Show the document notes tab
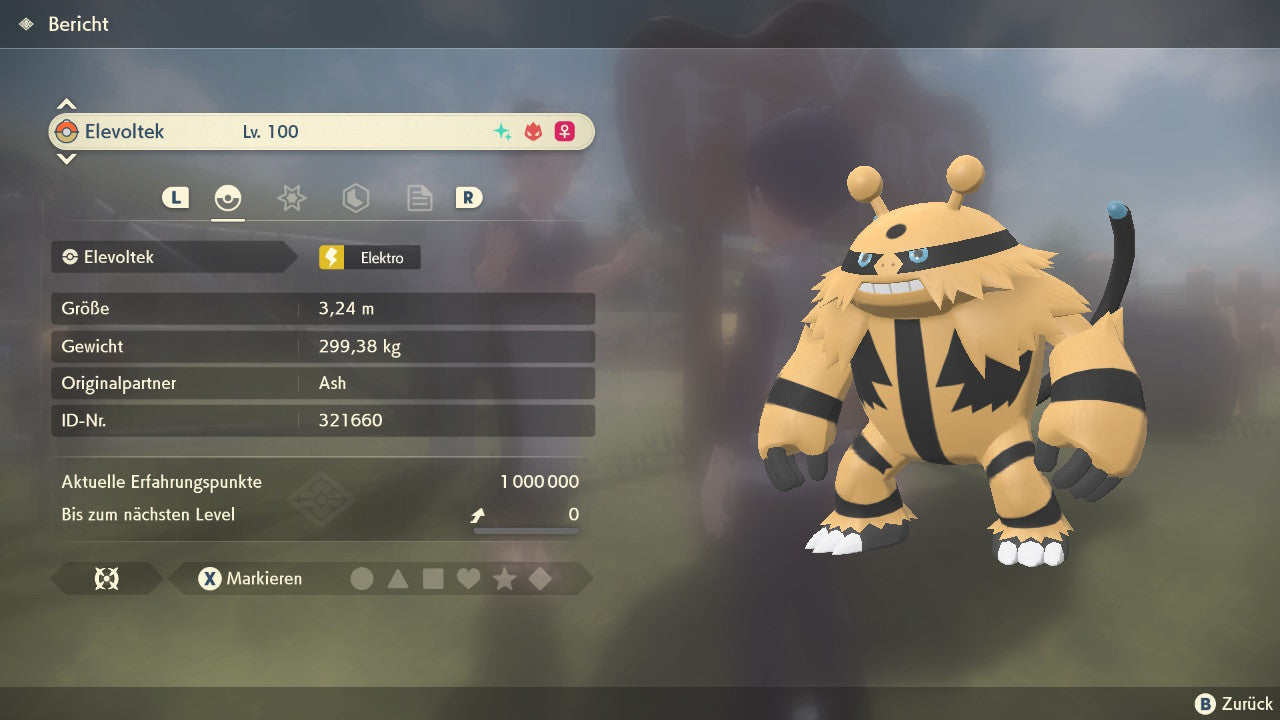 (419, 198)
